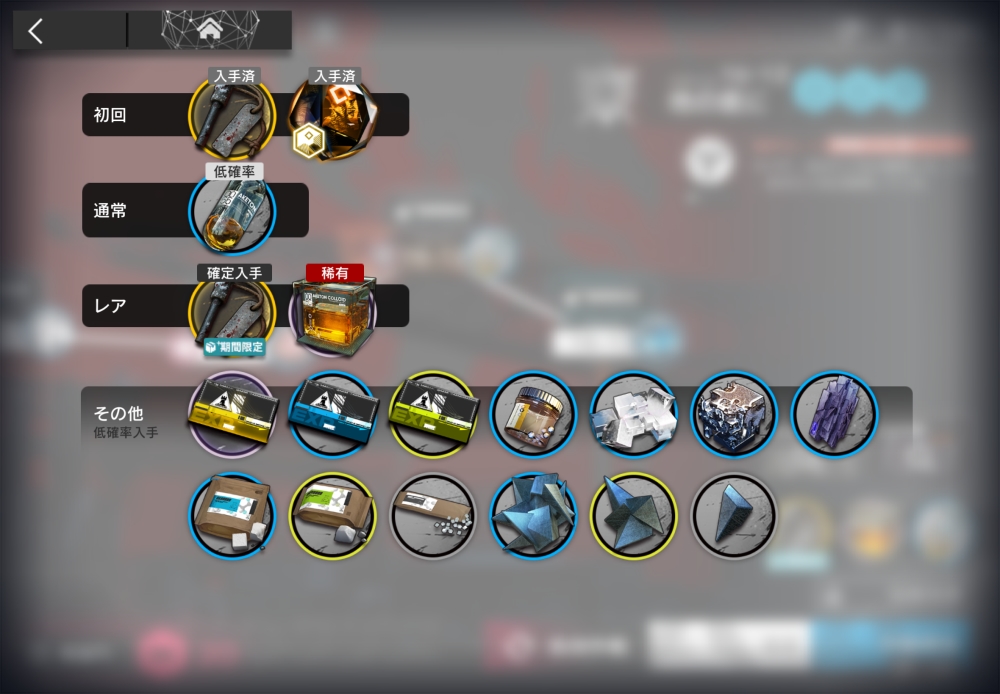Pick the yellow-green card item
This screenshot has width=1000, height=694.
[432, 413]
